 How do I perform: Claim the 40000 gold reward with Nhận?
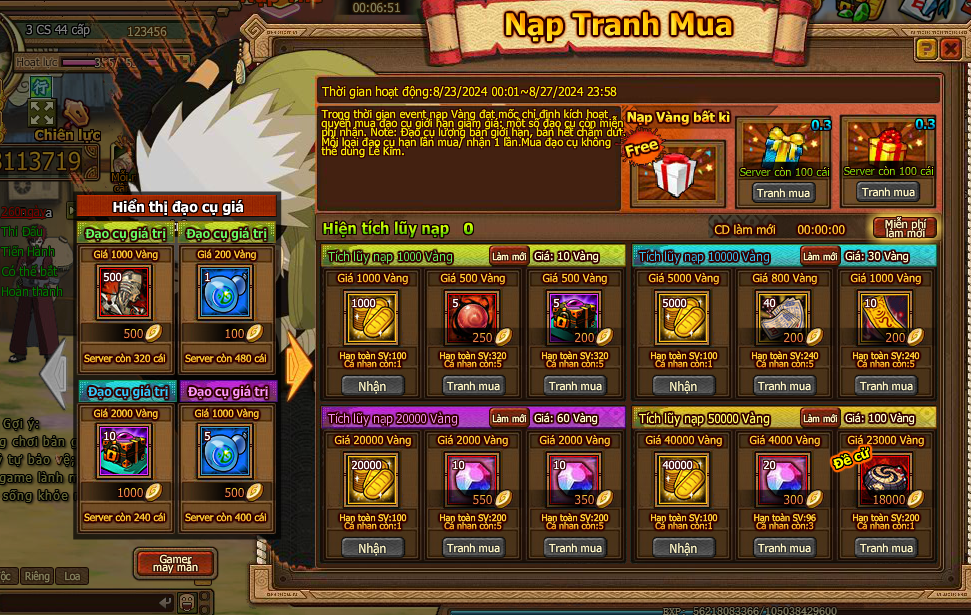[x=683, y=548]
